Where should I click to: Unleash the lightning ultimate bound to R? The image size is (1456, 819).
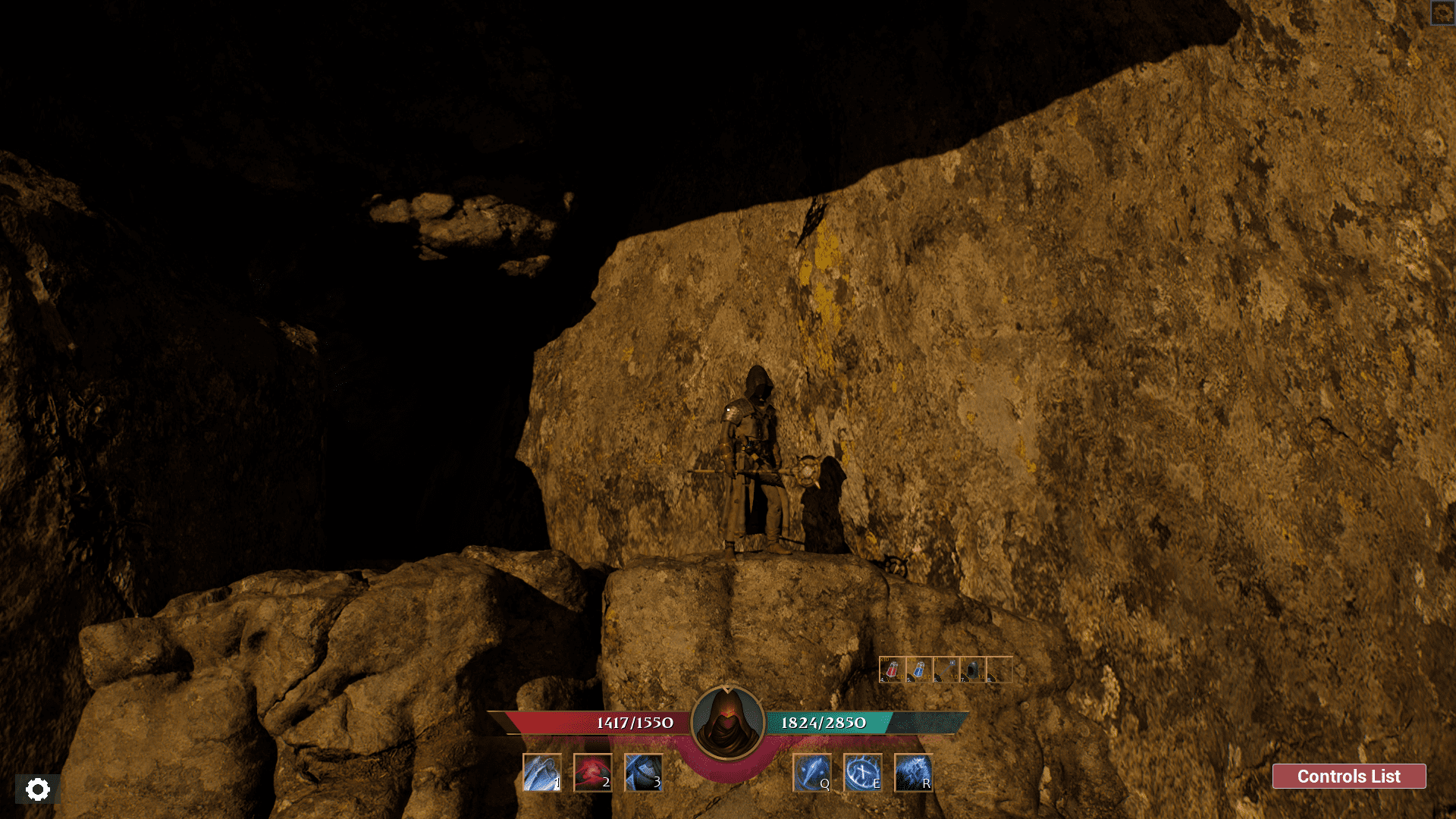tap(914, 772)
